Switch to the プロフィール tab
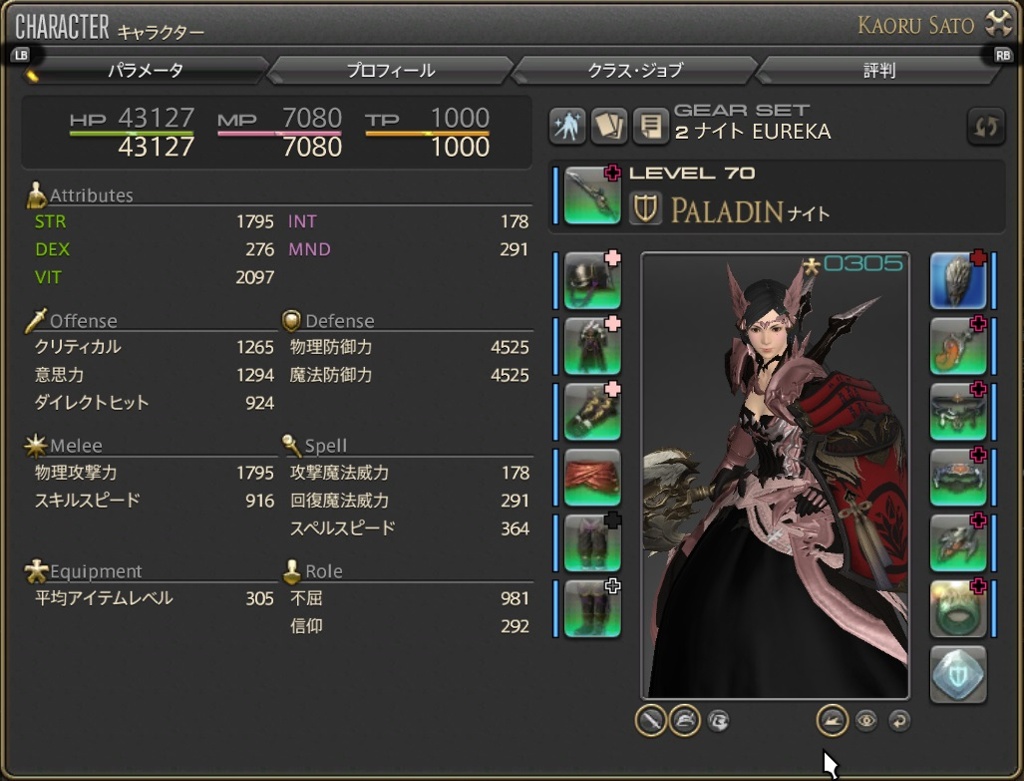Viewport: 1024px width, 781px height. click(x=390, y=71)
